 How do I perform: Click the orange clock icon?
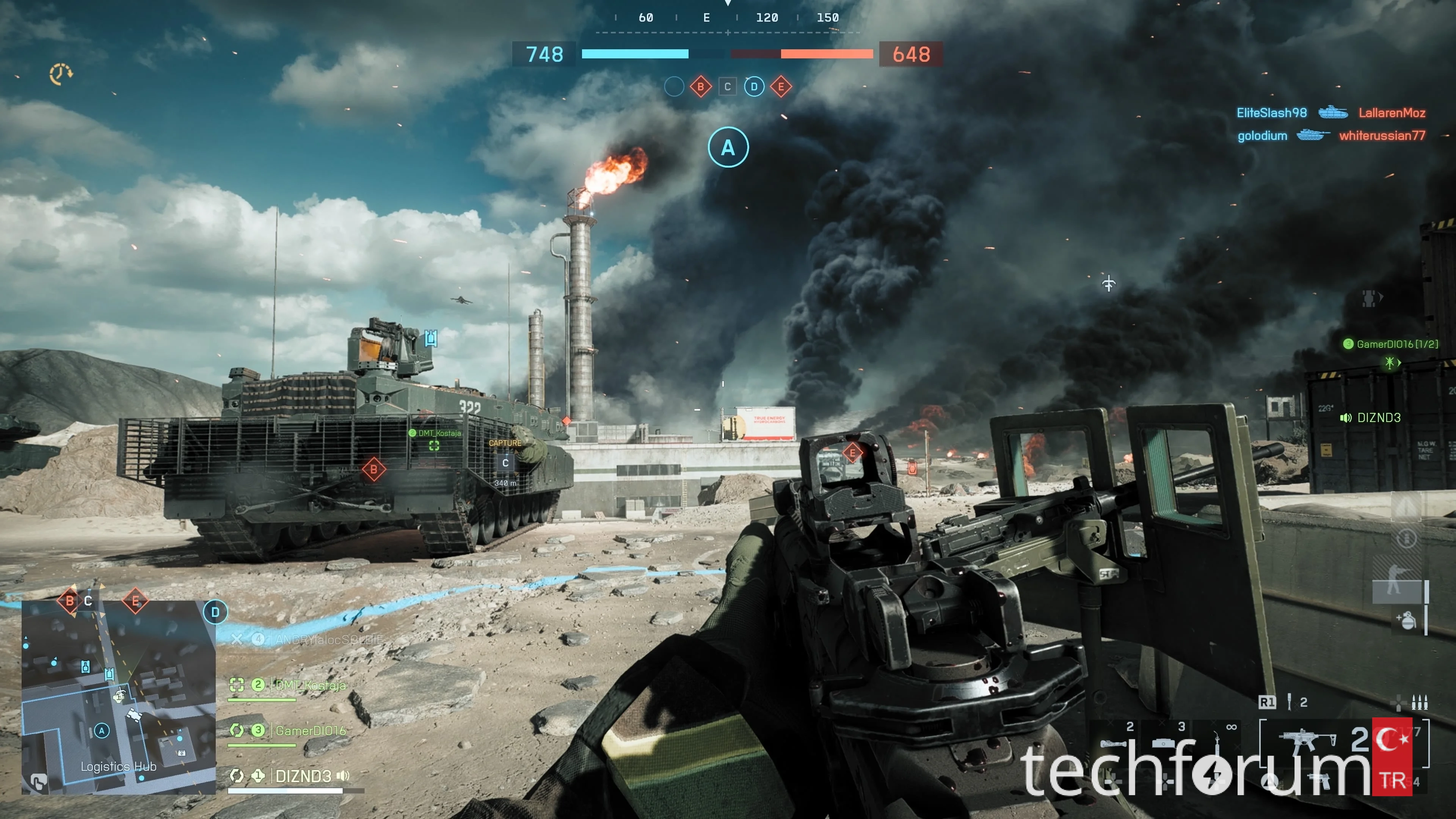(x=61, y=74)
